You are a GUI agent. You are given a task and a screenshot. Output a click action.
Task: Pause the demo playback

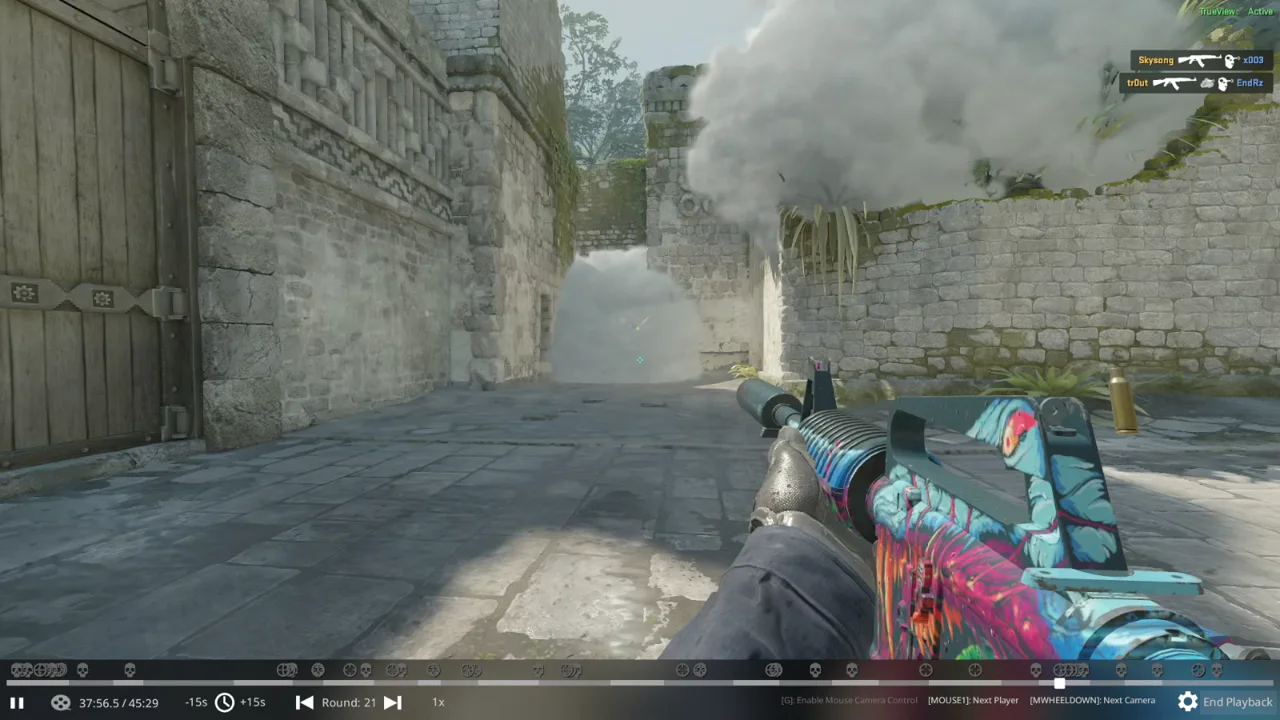click(x=17, y=703)
